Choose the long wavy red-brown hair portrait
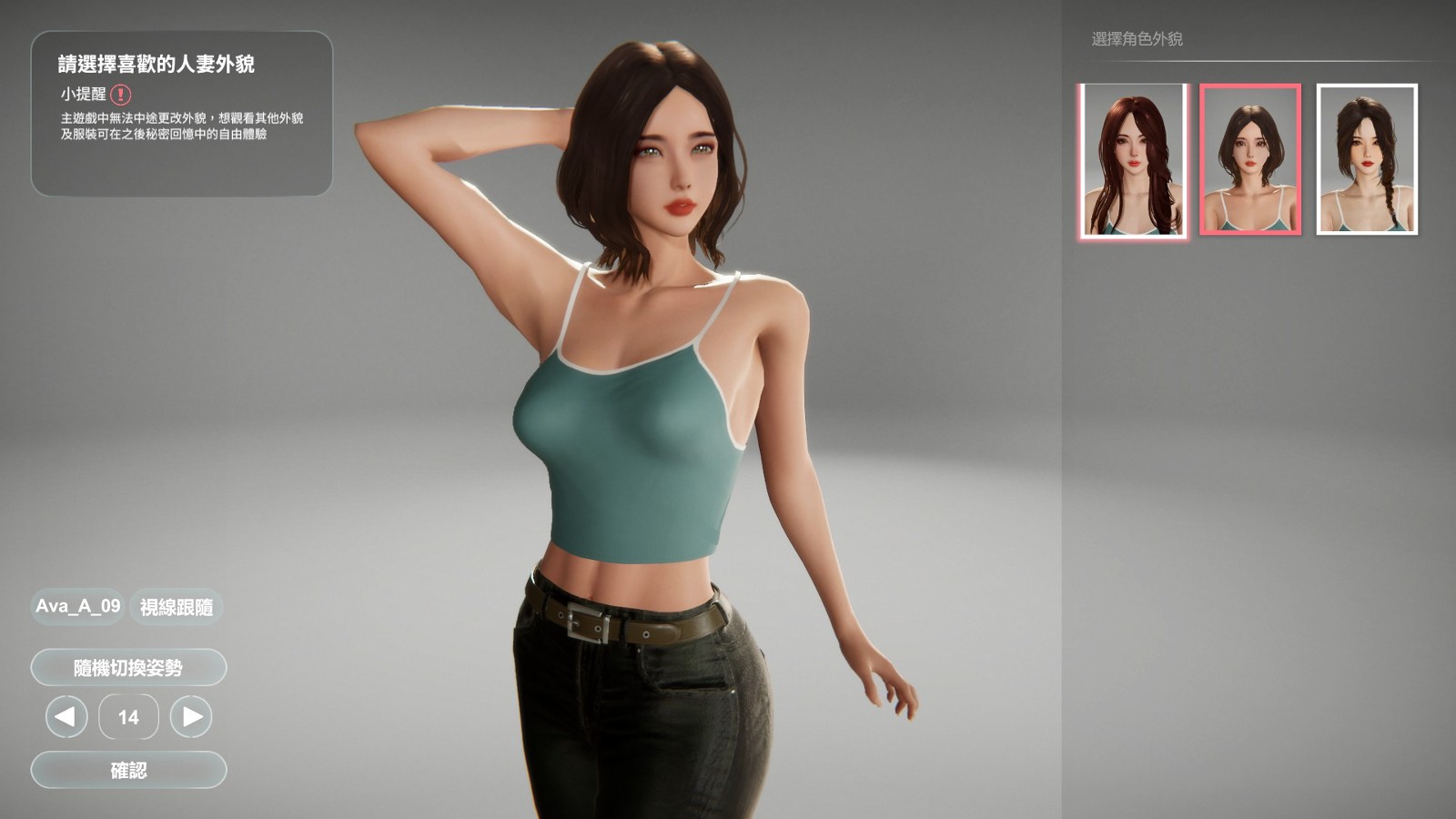The height and width of the screenshot is (819, 1456). coord(1134,160)
